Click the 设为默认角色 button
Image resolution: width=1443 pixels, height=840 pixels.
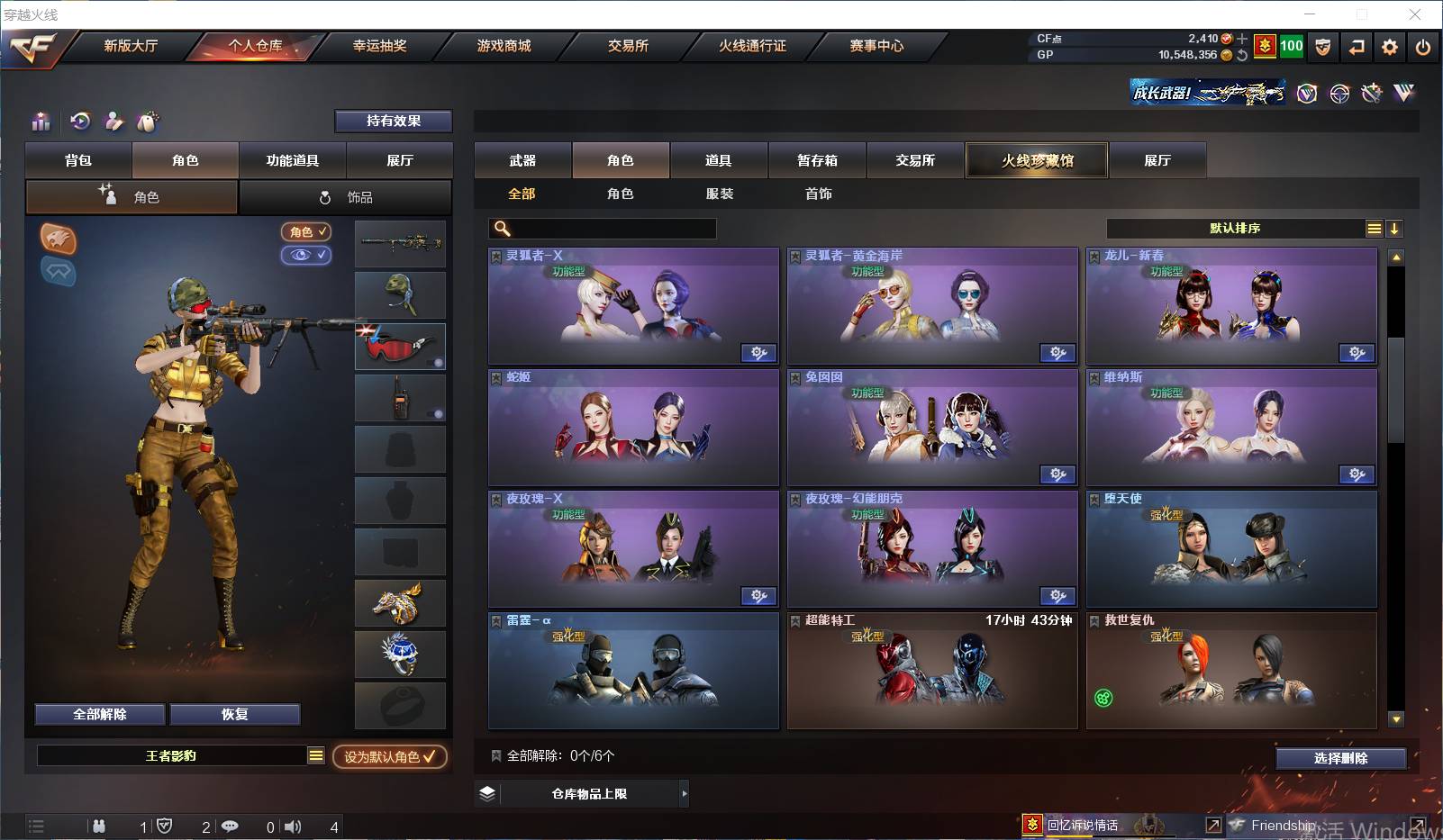click(391, 757)
